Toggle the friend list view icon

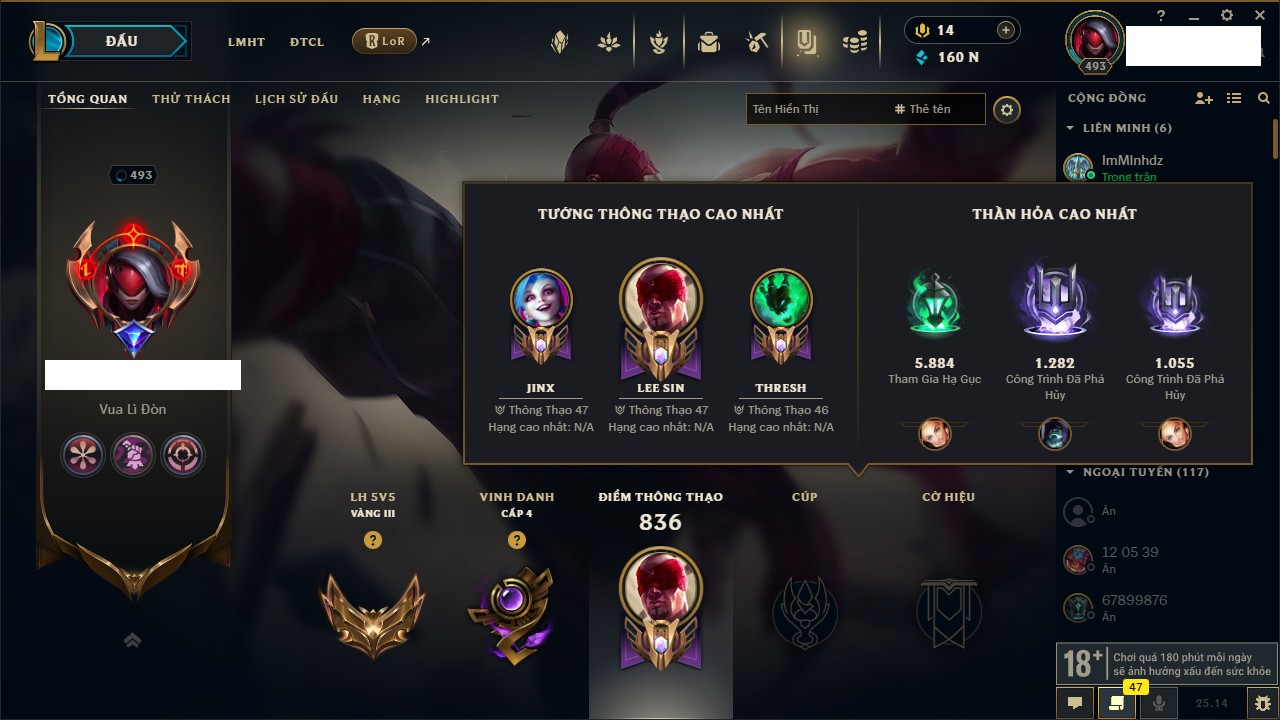(x=1234, y=97)
